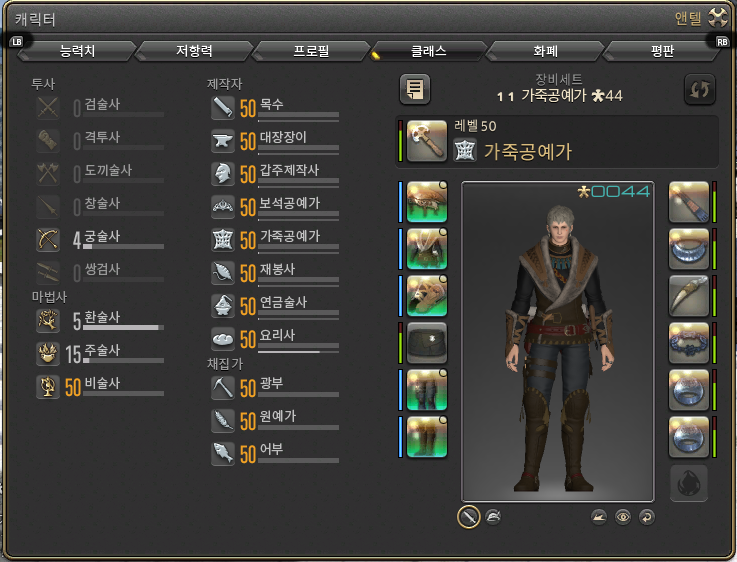
Task: Toggle the eye display button under character
Action: [623, 516]
